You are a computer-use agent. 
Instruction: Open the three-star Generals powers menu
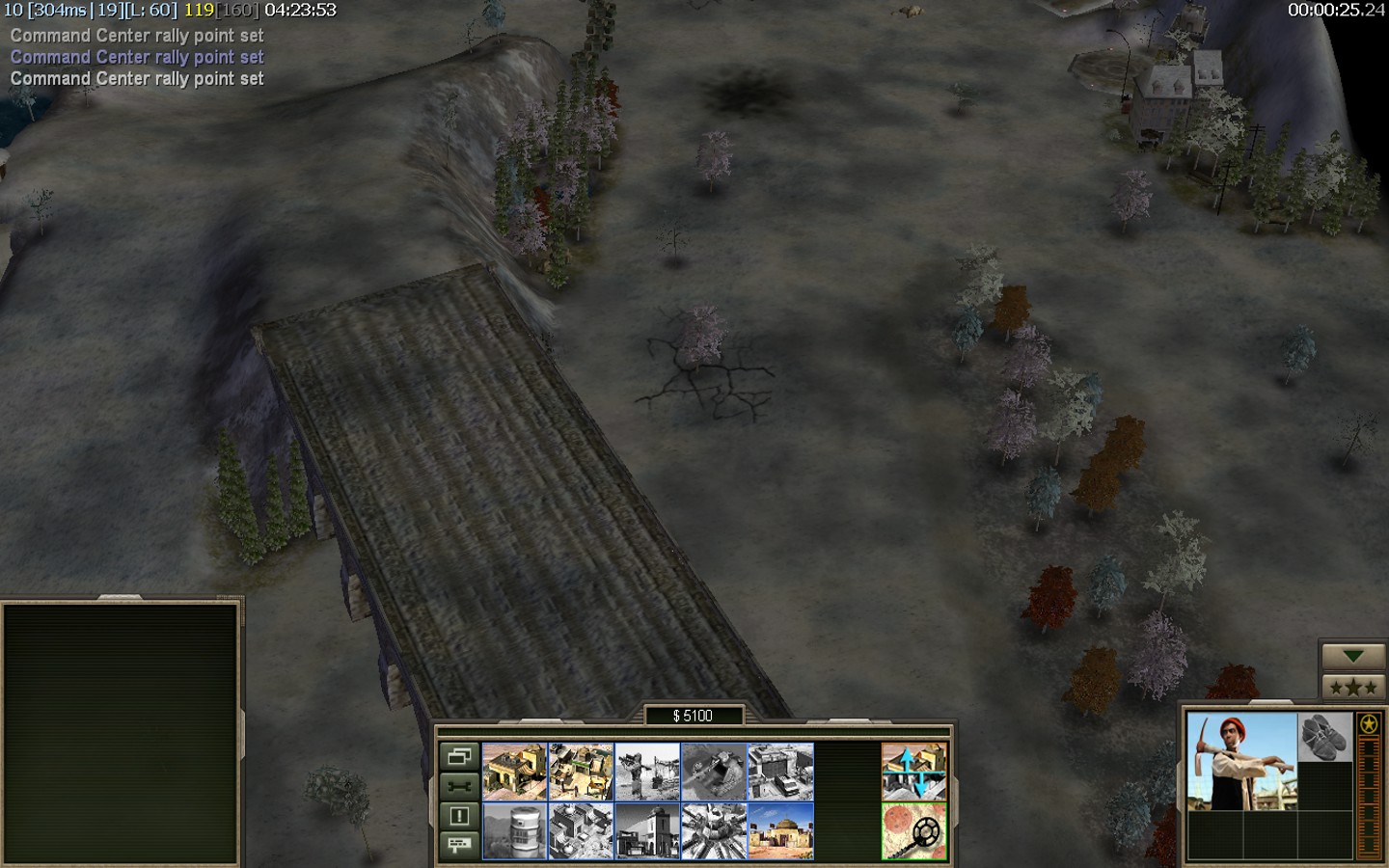(1353, 687)
